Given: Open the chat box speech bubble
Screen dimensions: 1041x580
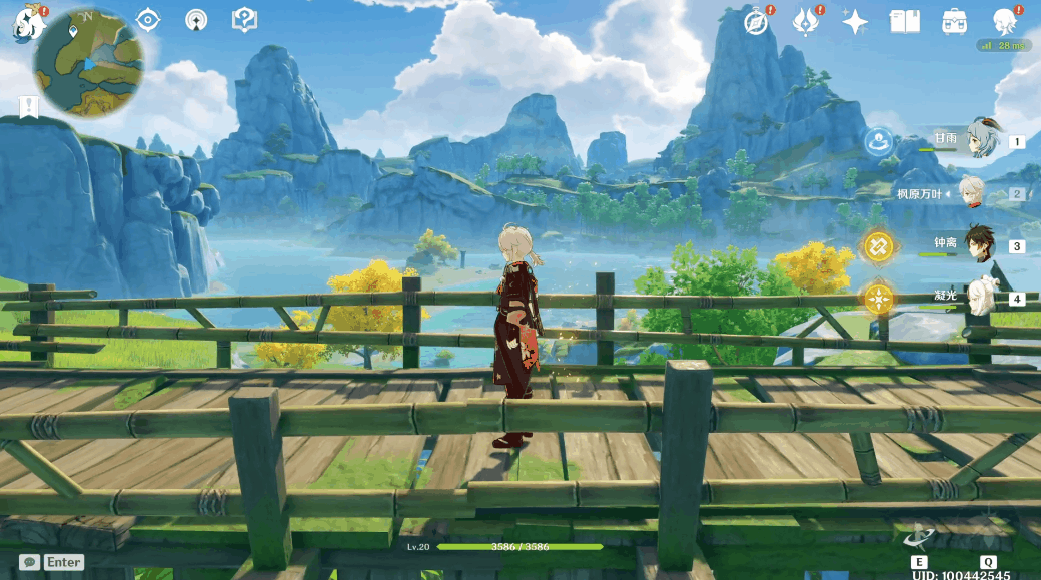Looking at the screenshot, I should point(29,562).
